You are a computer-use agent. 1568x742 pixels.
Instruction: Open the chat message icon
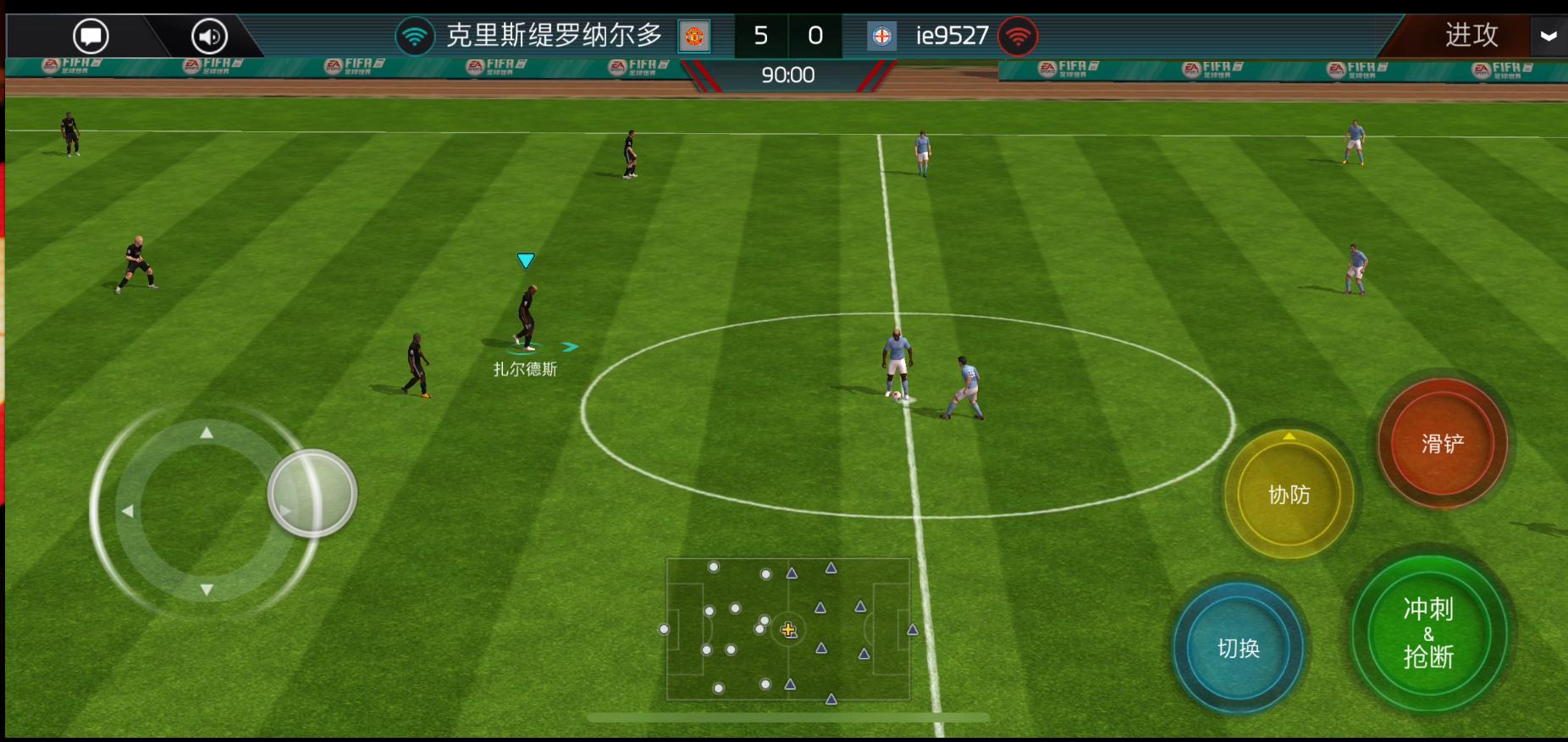91,35
